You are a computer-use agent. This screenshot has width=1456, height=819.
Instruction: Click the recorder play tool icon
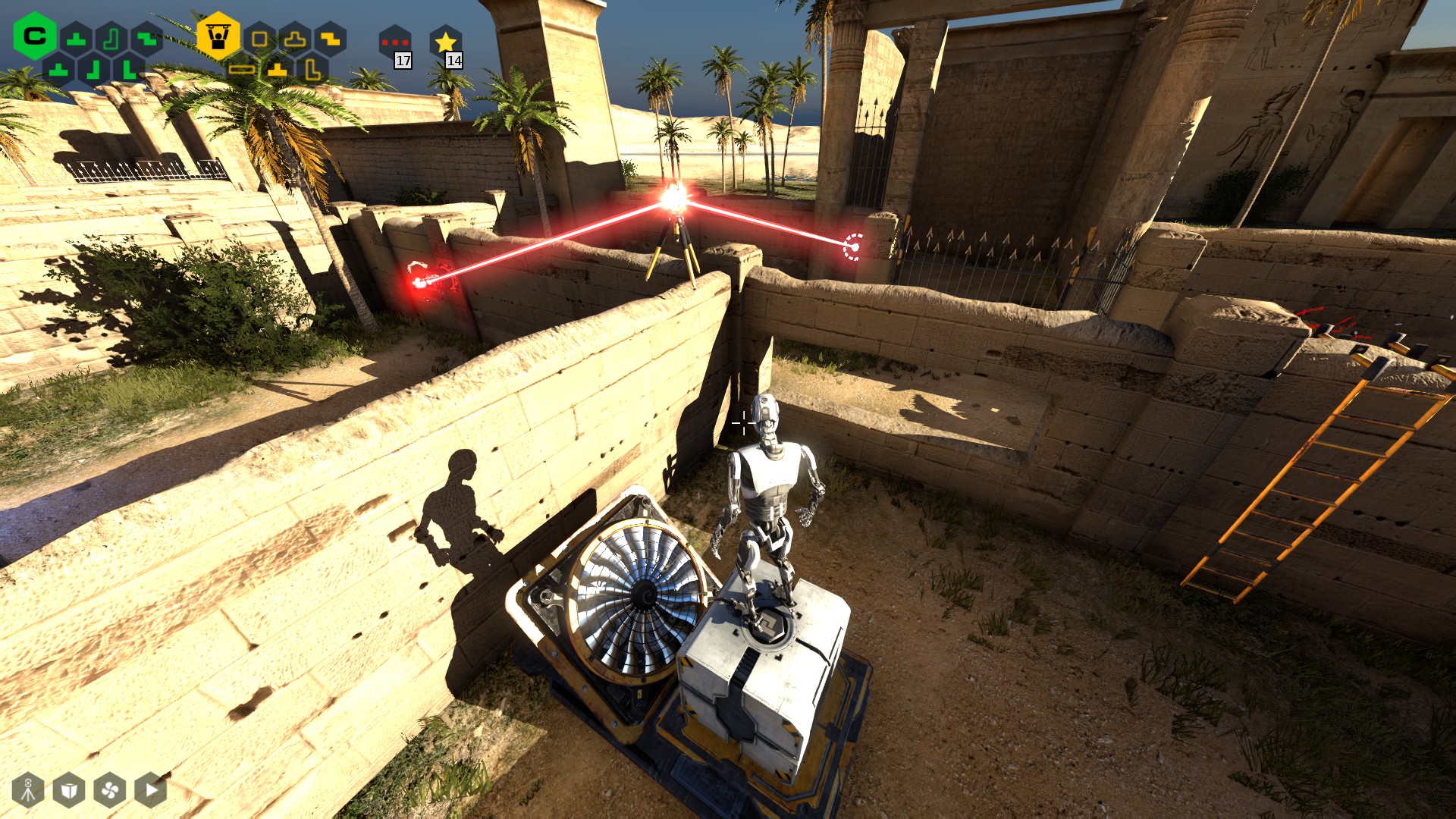(150, 790)
